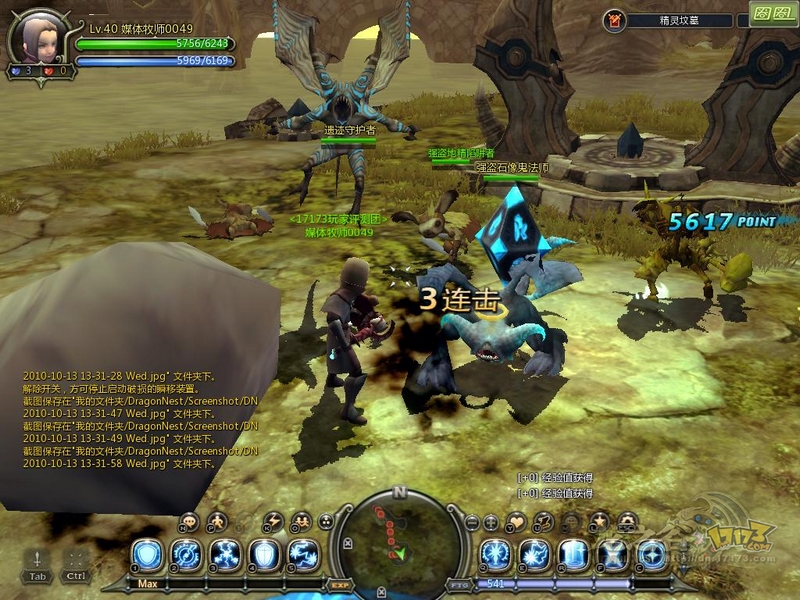The height and width of the screenshot is (600, 800).
Task: Use the round cross-orb skill on C
Action: (x=652, y=555)
